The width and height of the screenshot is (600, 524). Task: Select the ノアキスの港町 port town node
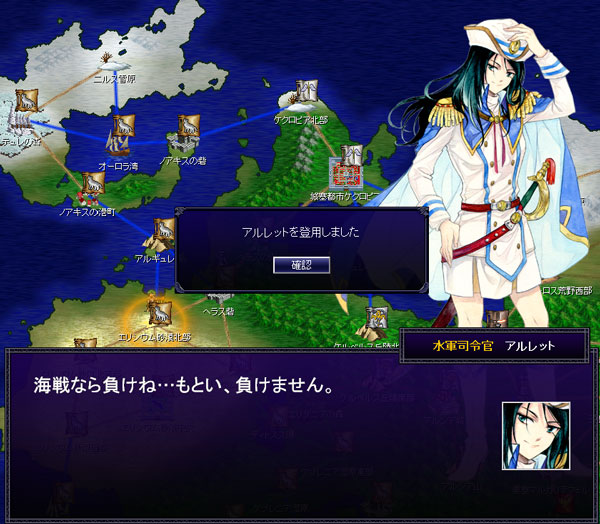click(x=92, y=184)
